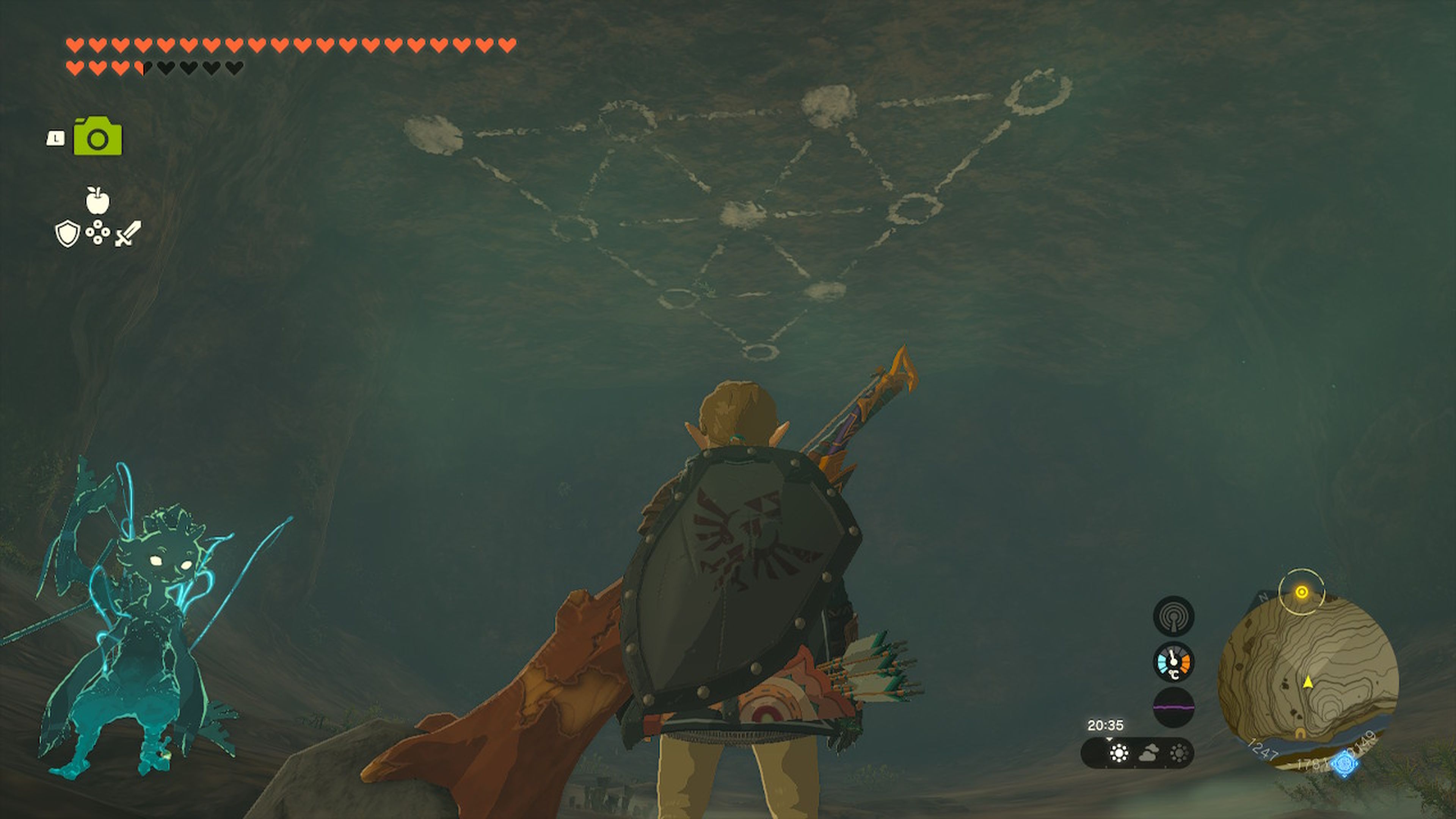Toggle the half-filled heart container
The width and height of the screenshot is (1456, 819).
(144, 69)
